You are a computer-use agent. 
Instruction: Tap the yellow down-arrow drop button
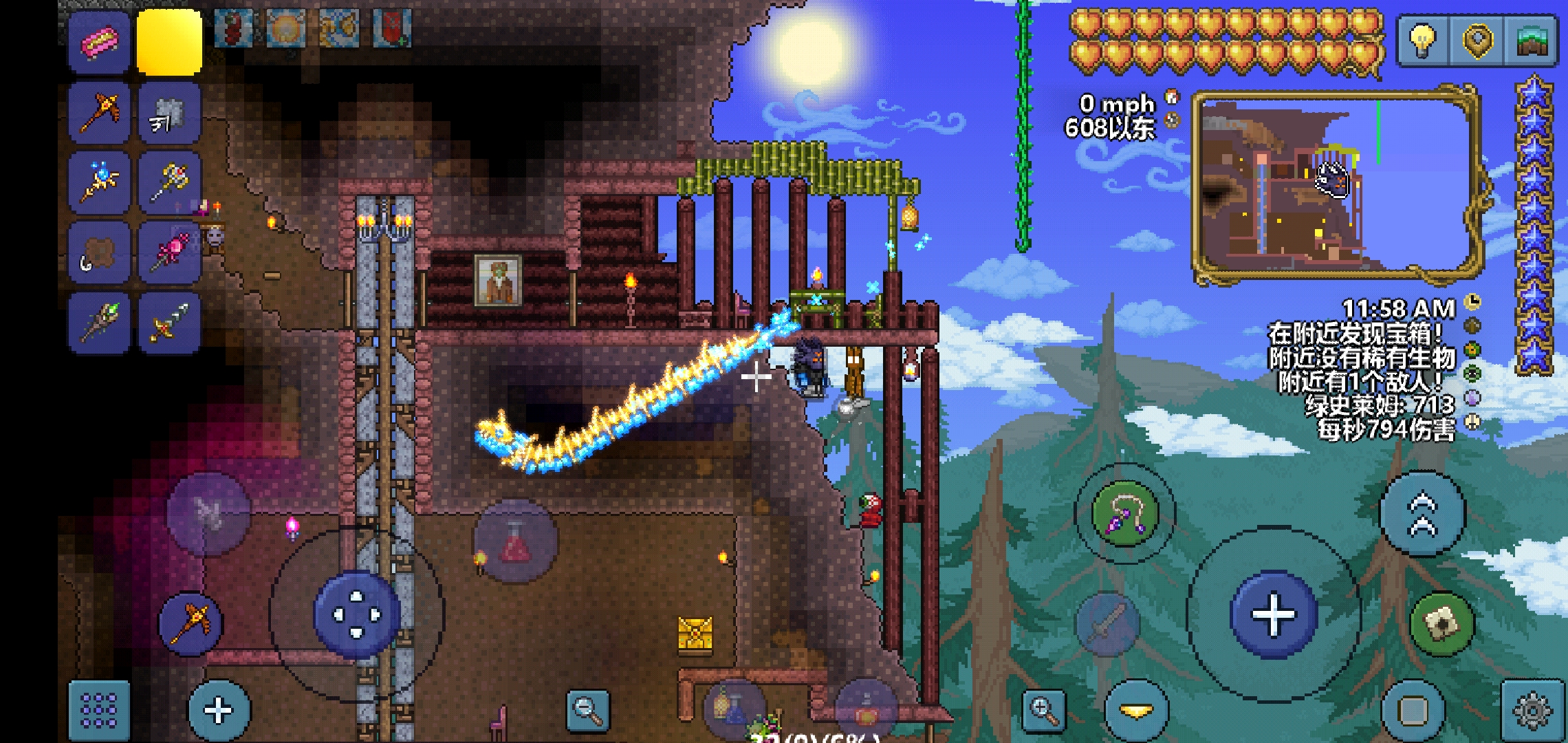(x=1136, y=710)
